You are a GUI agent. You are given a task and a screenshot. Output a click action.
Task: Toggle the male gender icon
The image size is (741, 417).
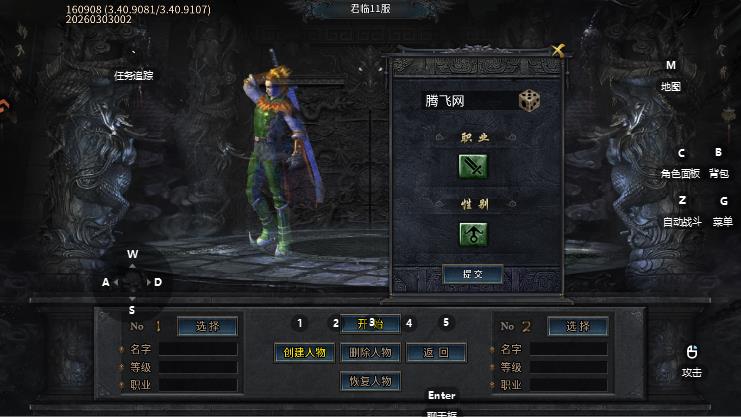[473, 234]
